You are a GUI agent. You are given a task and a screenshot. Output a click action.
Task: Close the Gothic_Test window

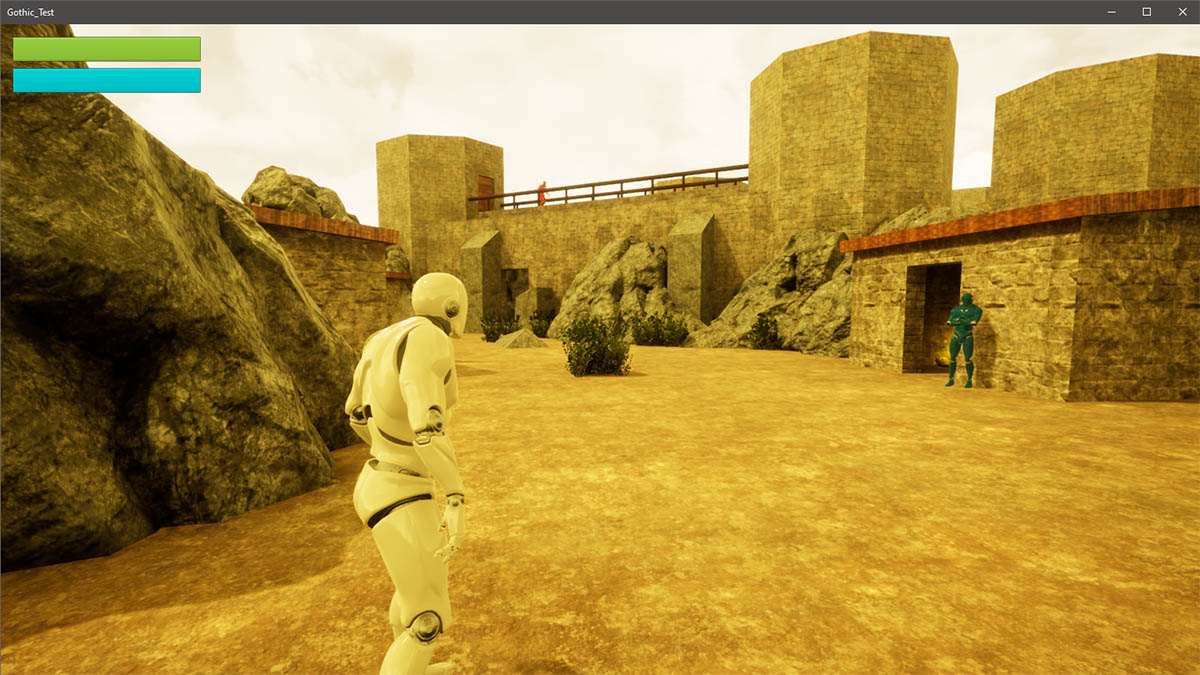1181,12
